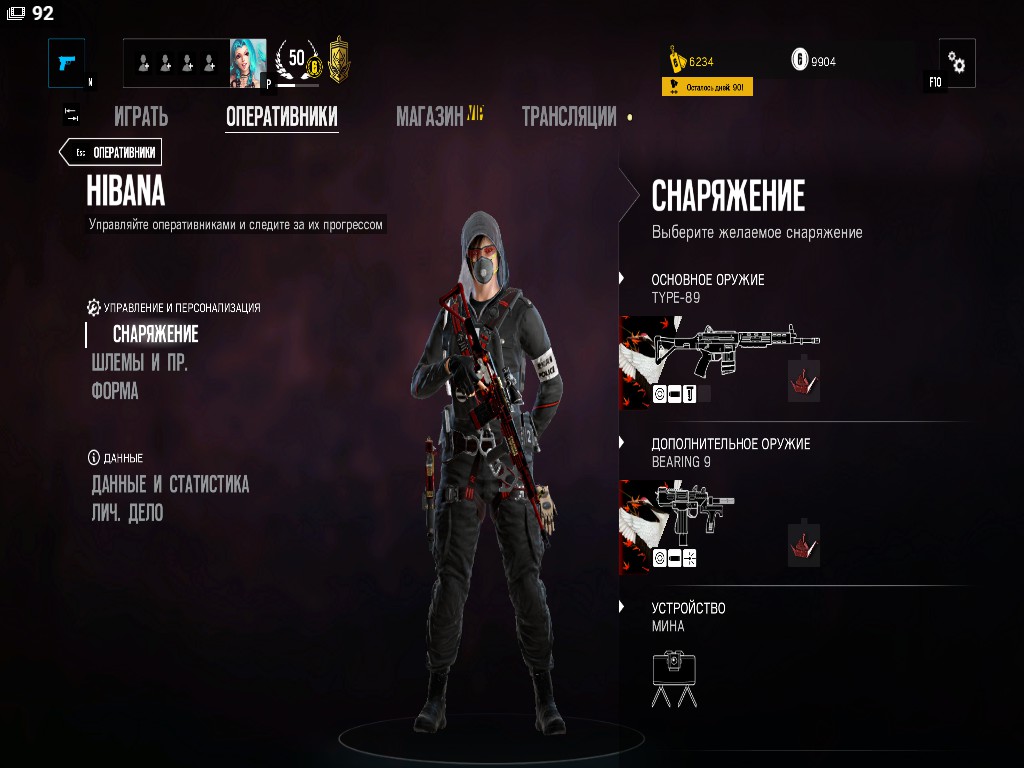
Task: Choose the ФОРМА menu entry
Action: pyautogui.click(x=115, y=391)
